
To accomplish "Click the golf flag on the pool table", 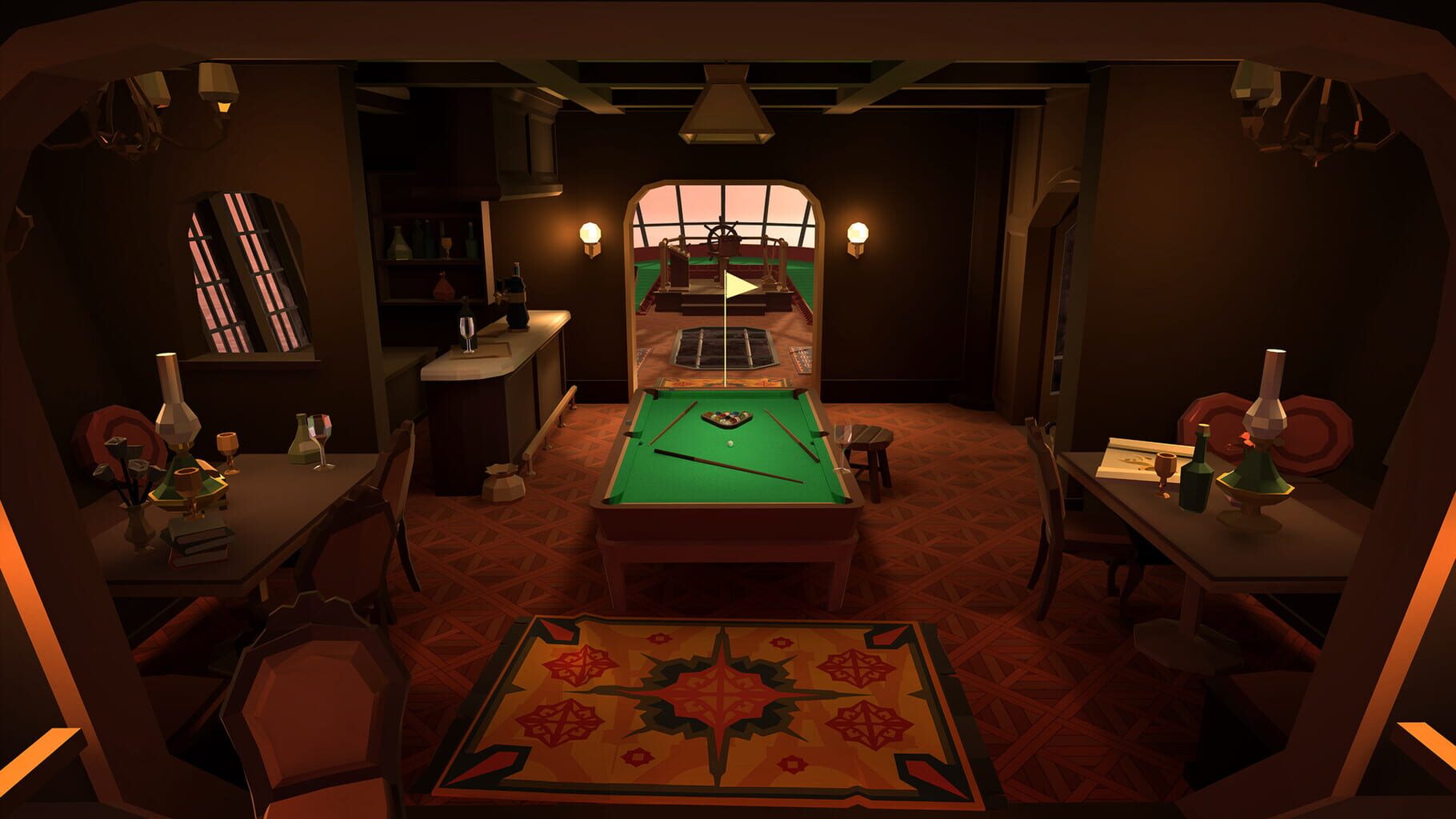I will [x=736, y=284].
